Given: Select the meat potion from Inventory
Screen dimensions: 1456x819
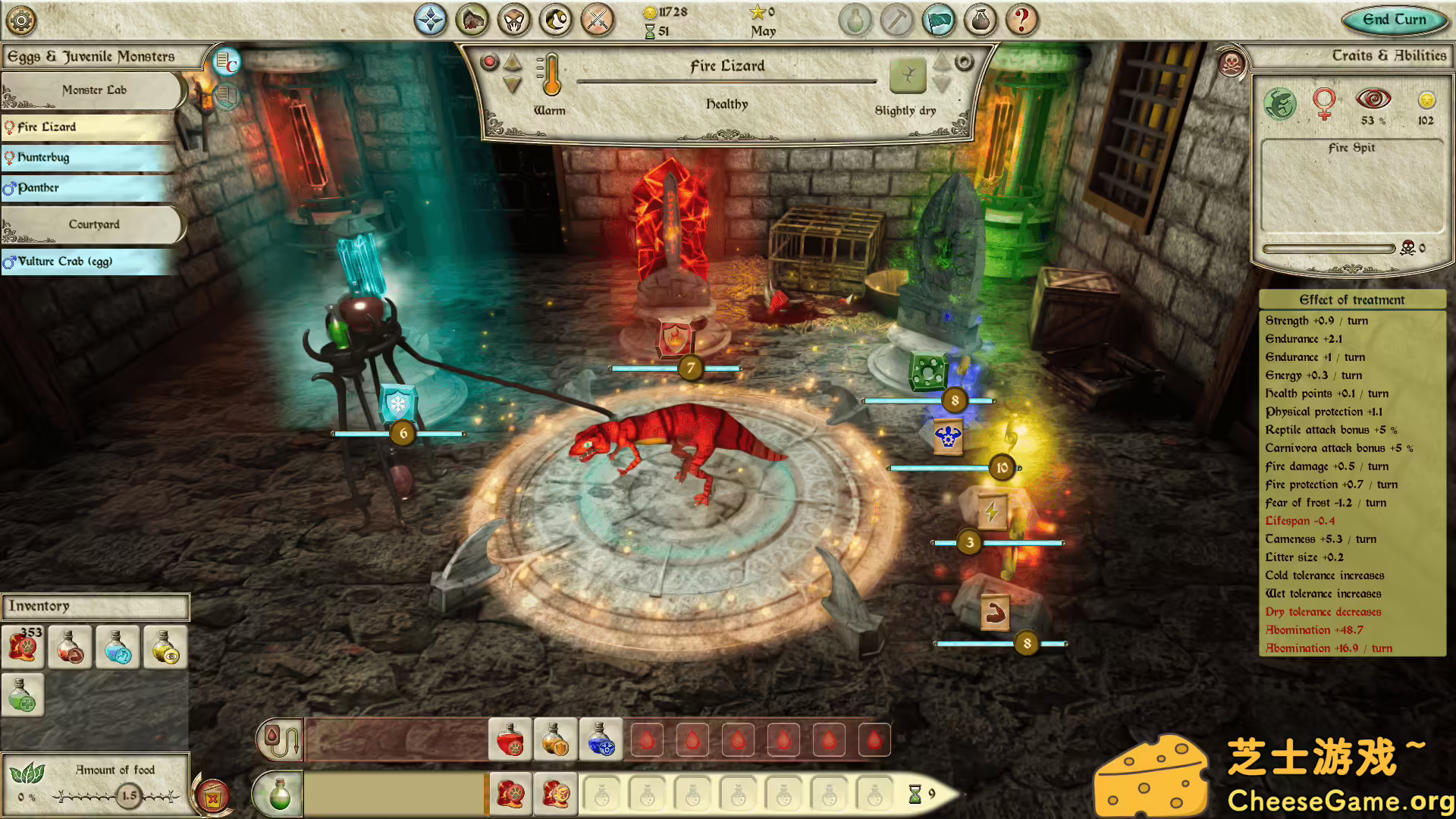Looking at the screenshot, I should (70, 647).
